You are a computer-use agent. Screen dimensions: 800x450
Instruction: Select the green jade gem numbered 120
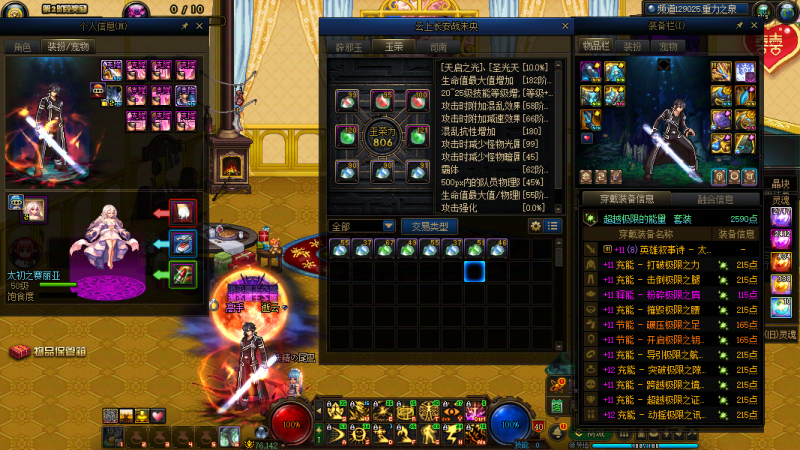click(x=348, y=135)
